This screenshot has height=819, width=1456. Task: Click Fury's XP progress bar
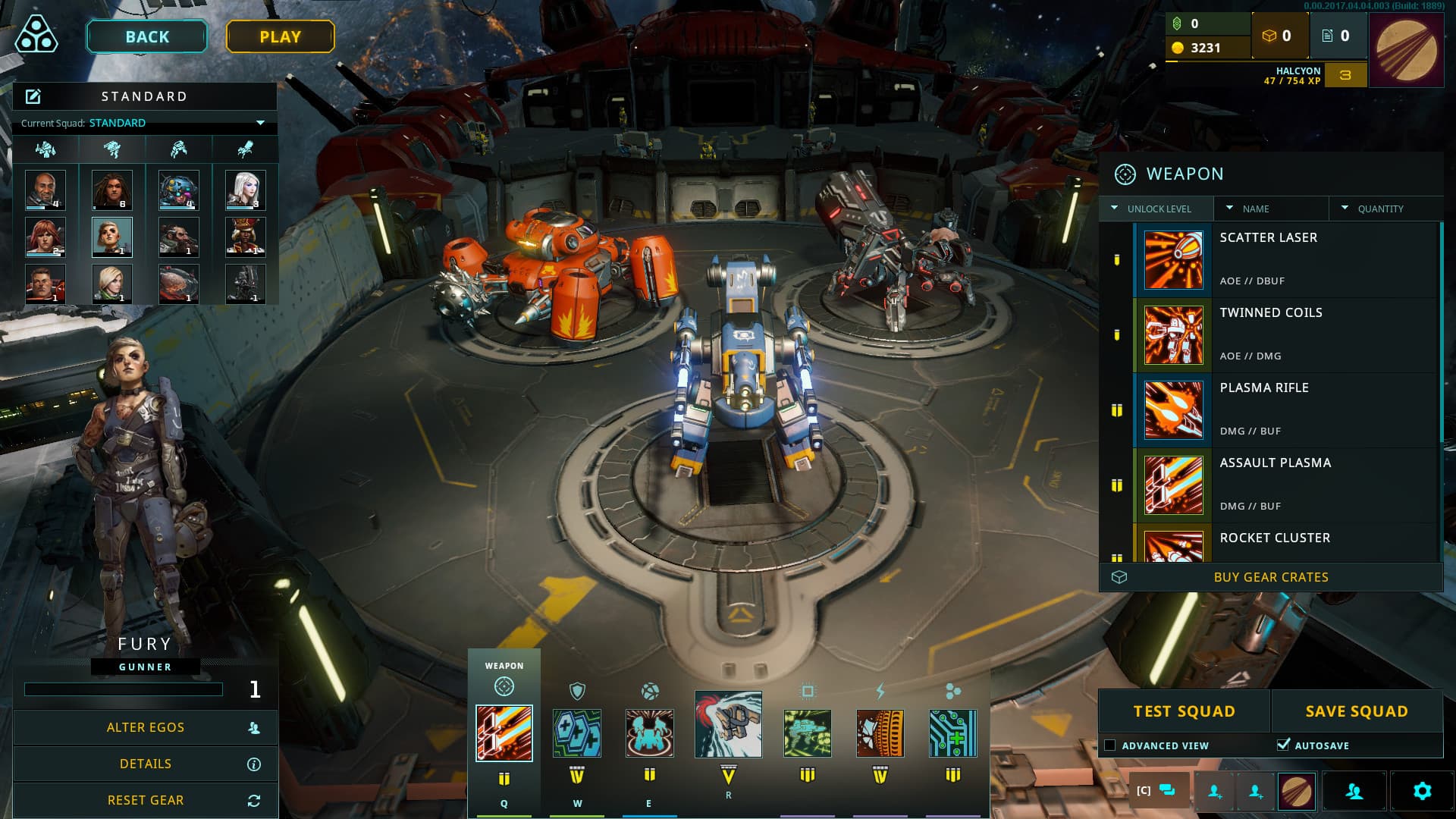point(124,690)
